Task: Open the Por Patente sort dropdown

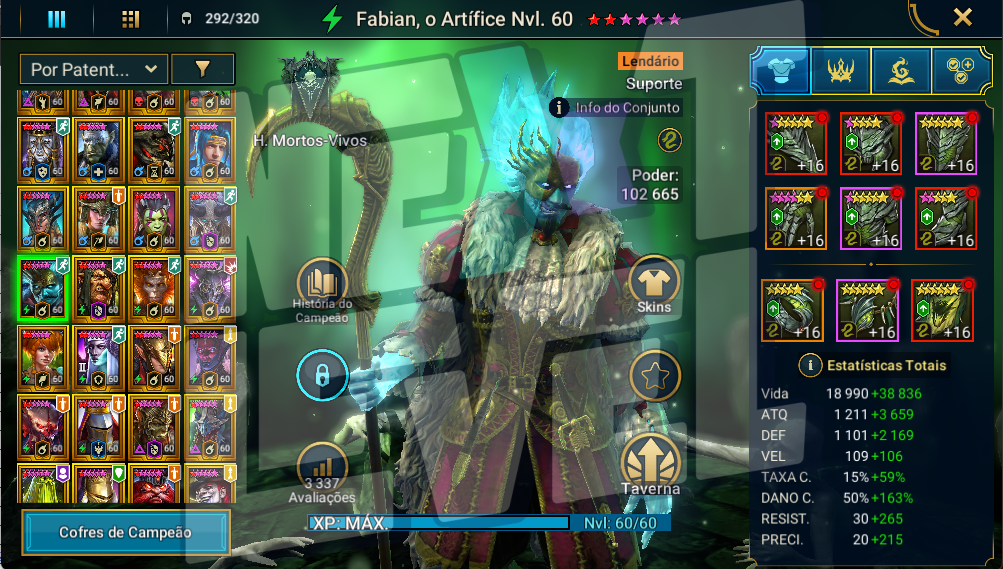Action: pos(93,69)
